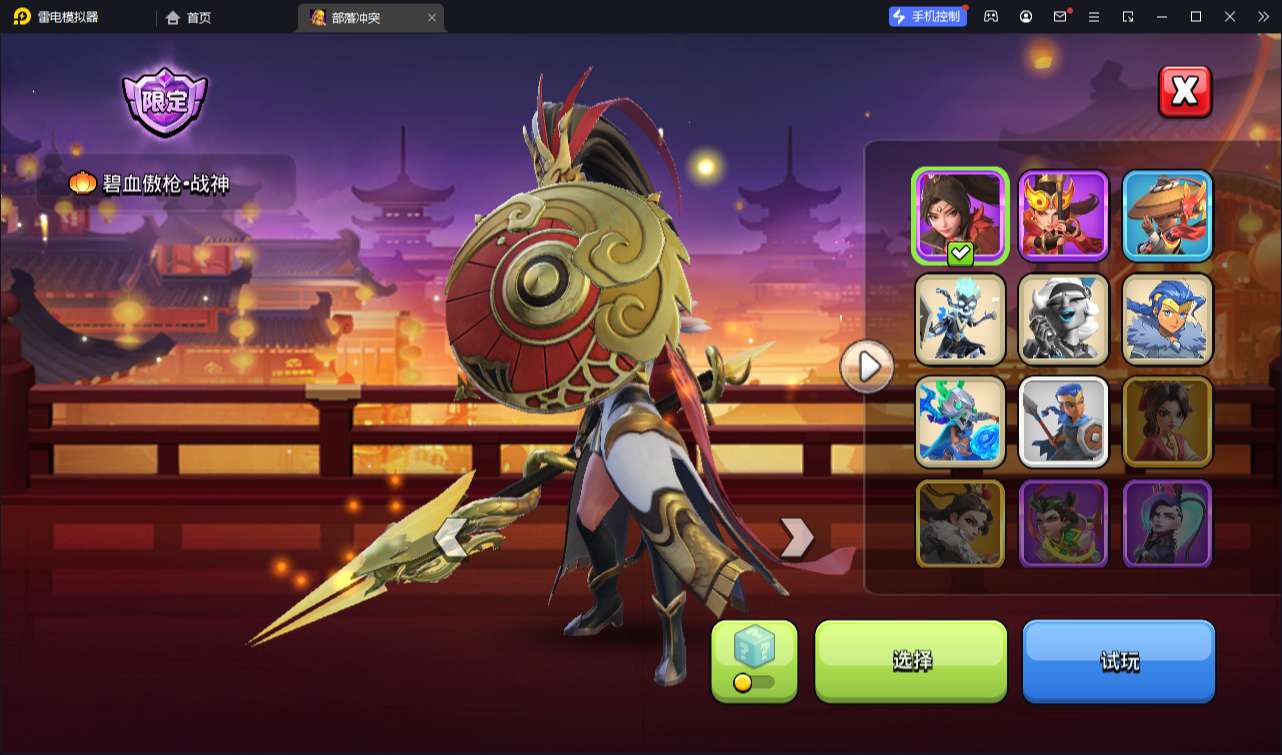Screen dimensions: 1282x755
Task: Select the icy blue-flame skeleton skin
Action: [960, 319]
